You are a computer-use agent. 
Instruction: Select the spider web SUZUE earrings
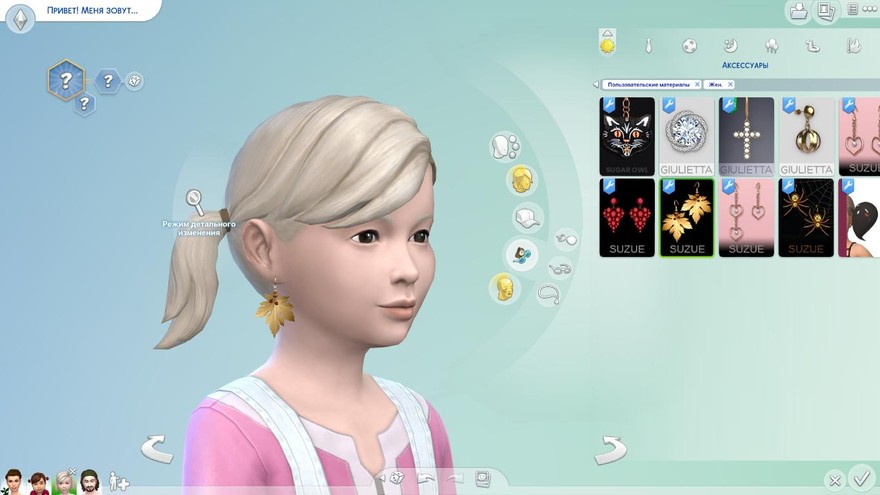point(806,217)
